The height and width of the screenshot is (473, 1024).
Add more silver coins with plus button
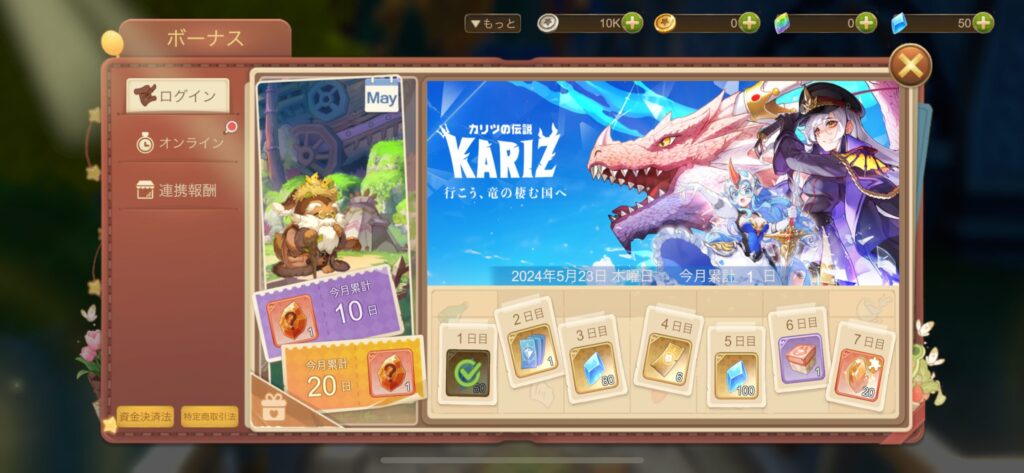coord(632,23)
